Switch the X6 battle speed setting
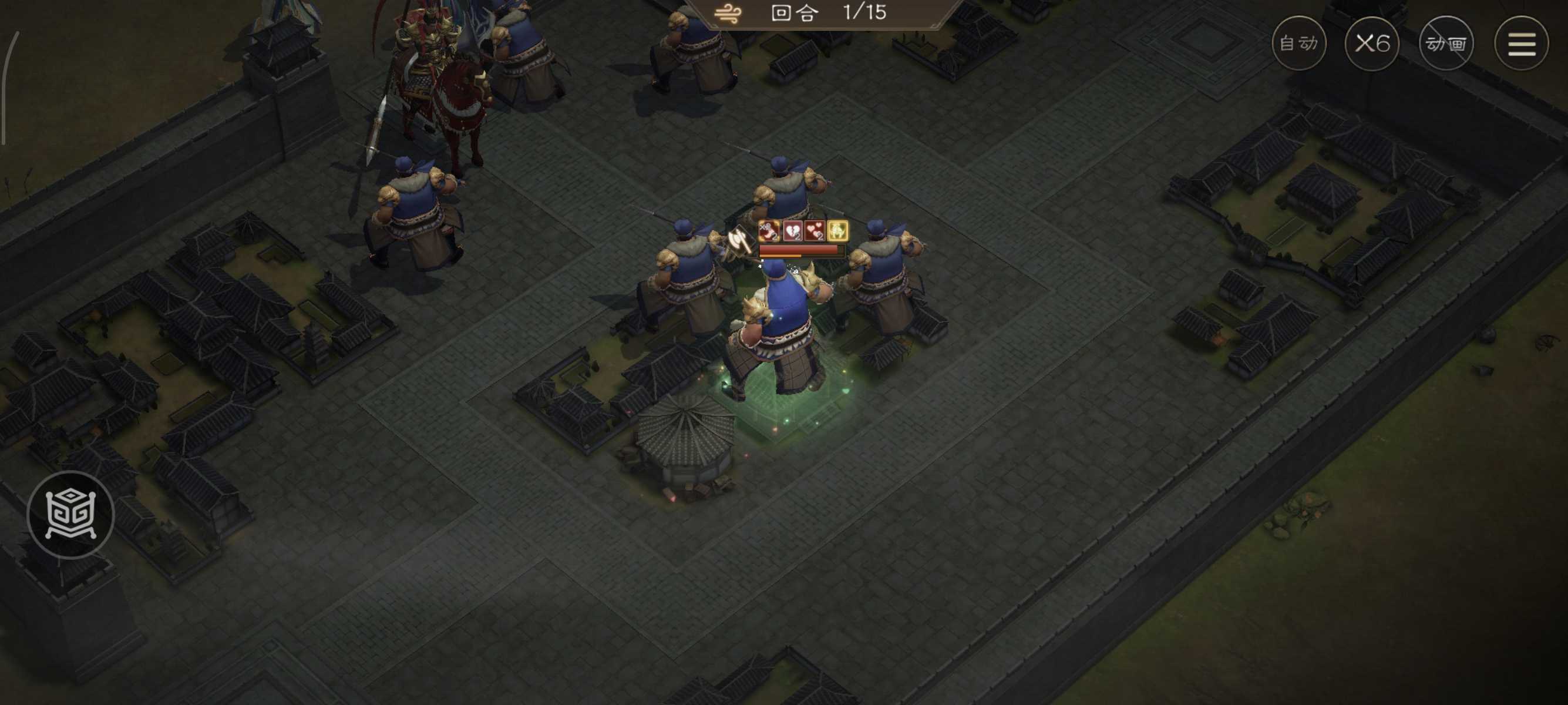1568x705 pixels. pos(1372,43)
